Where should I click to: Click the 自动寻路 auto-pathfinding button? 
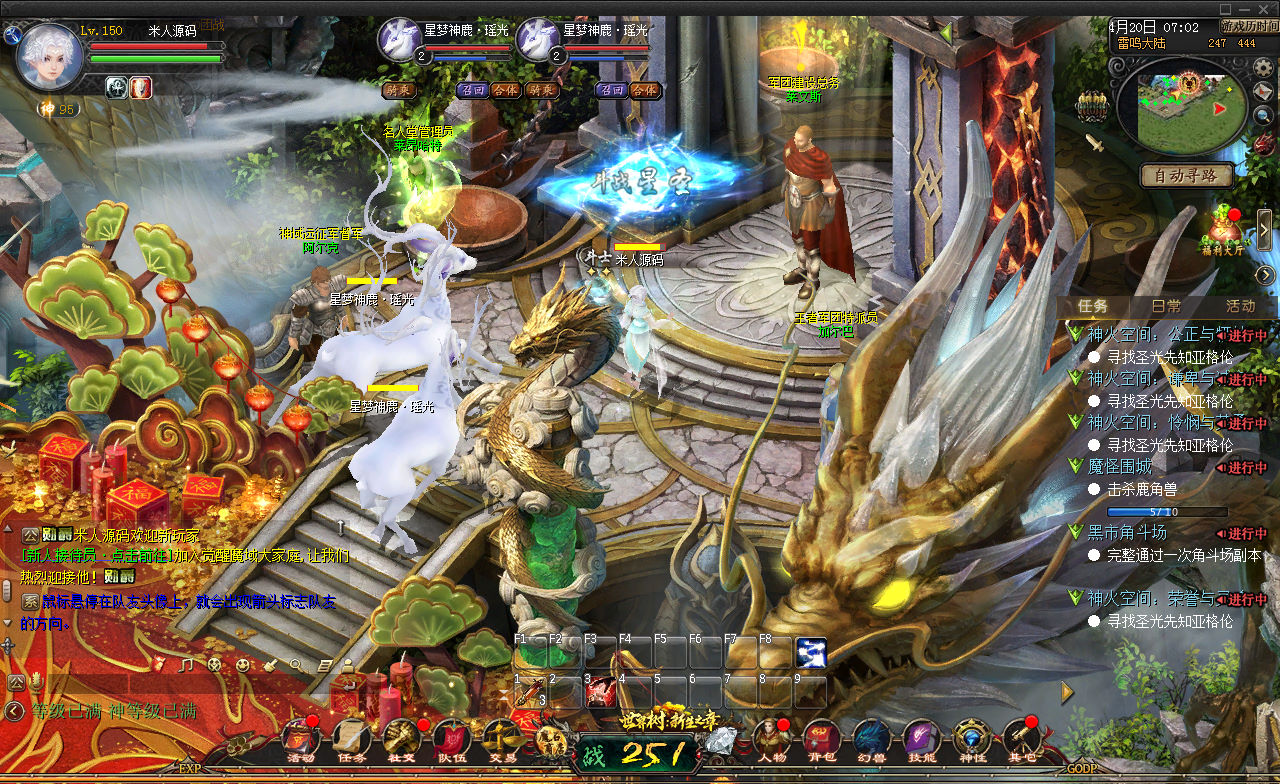[x=1187, y=175]
